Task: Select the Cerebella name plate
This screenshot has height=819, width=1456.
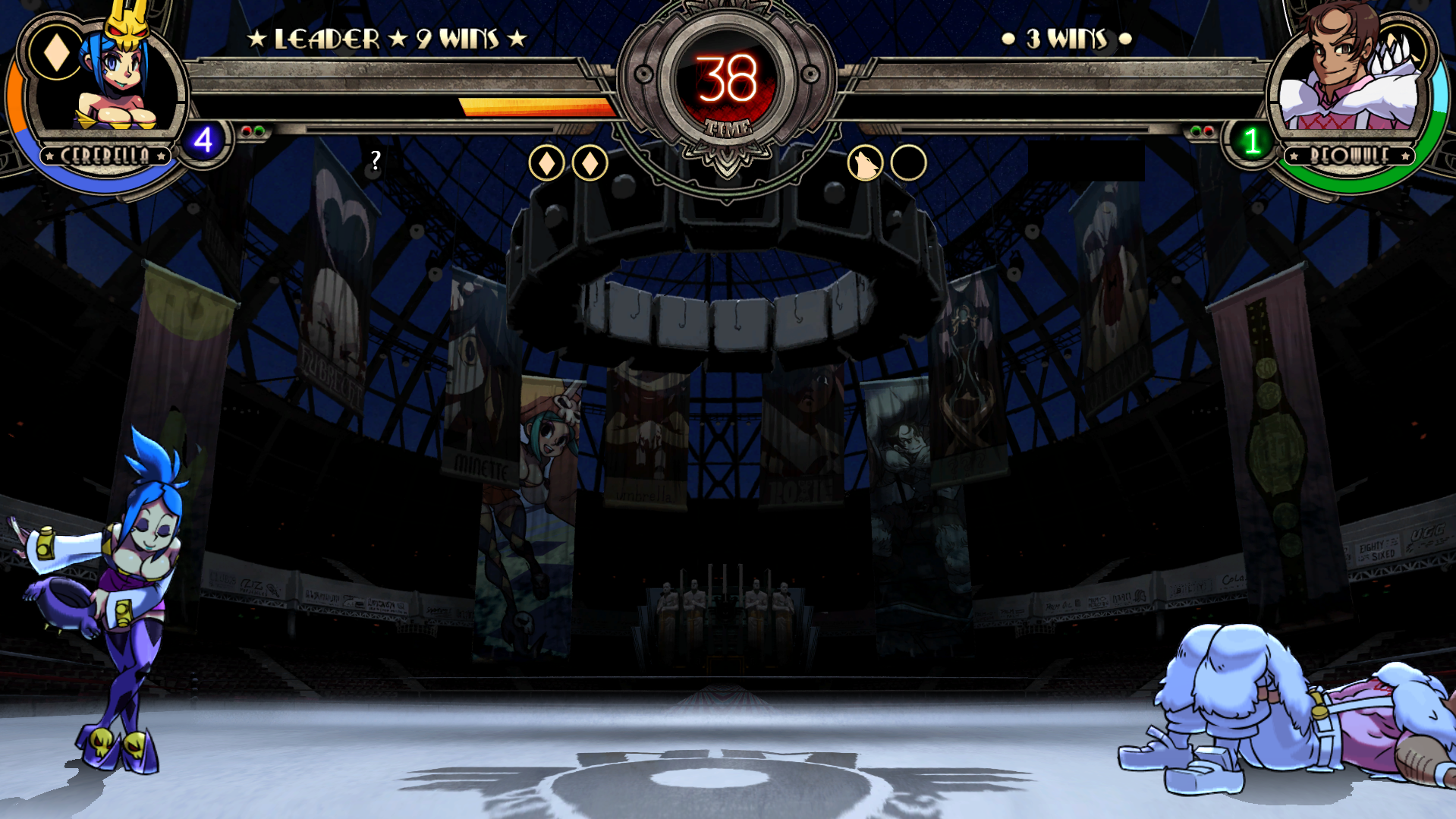Action: [105, 156]
